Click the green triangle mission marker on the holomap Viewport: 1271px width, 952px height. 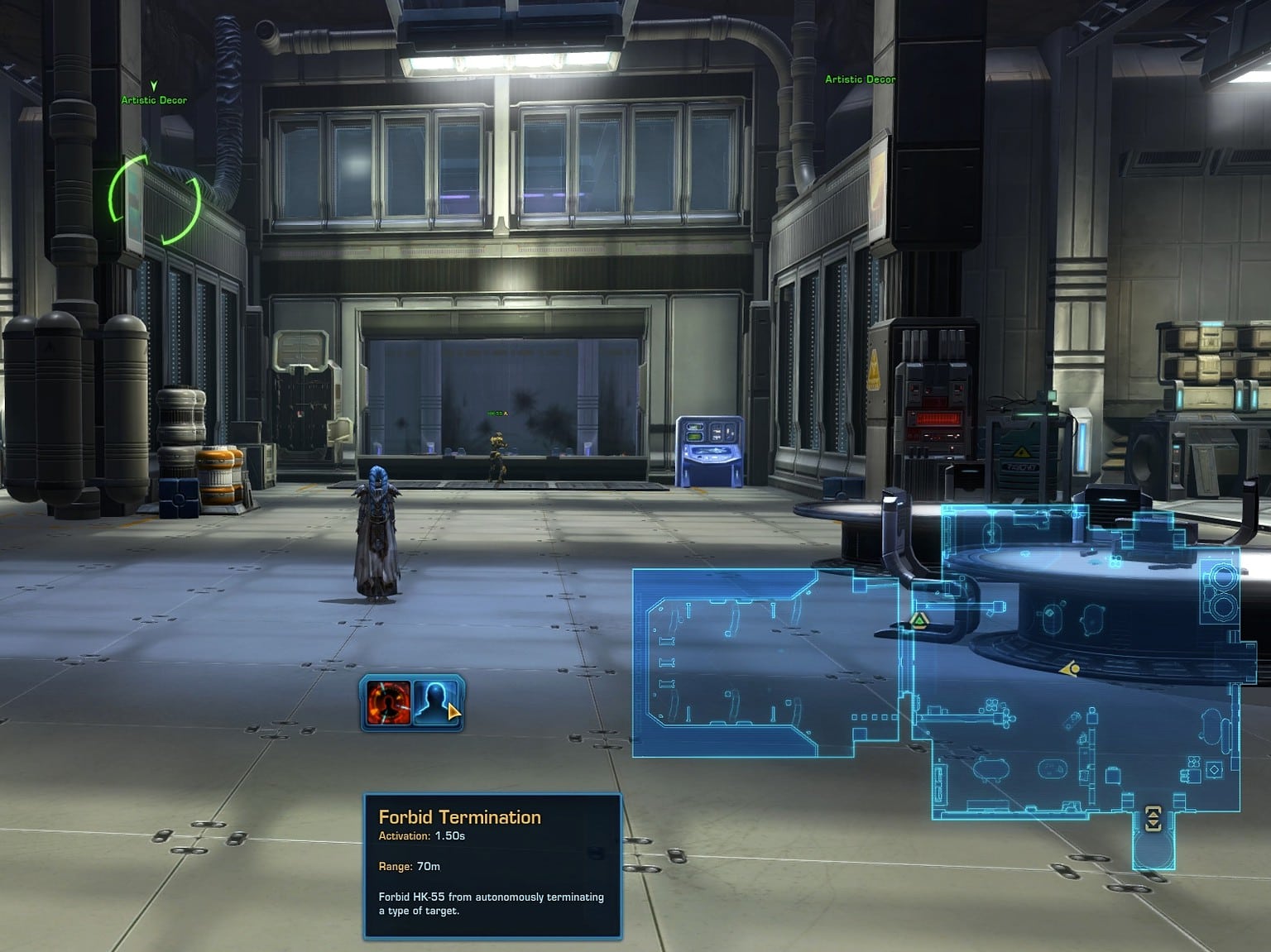pos(920,620)
